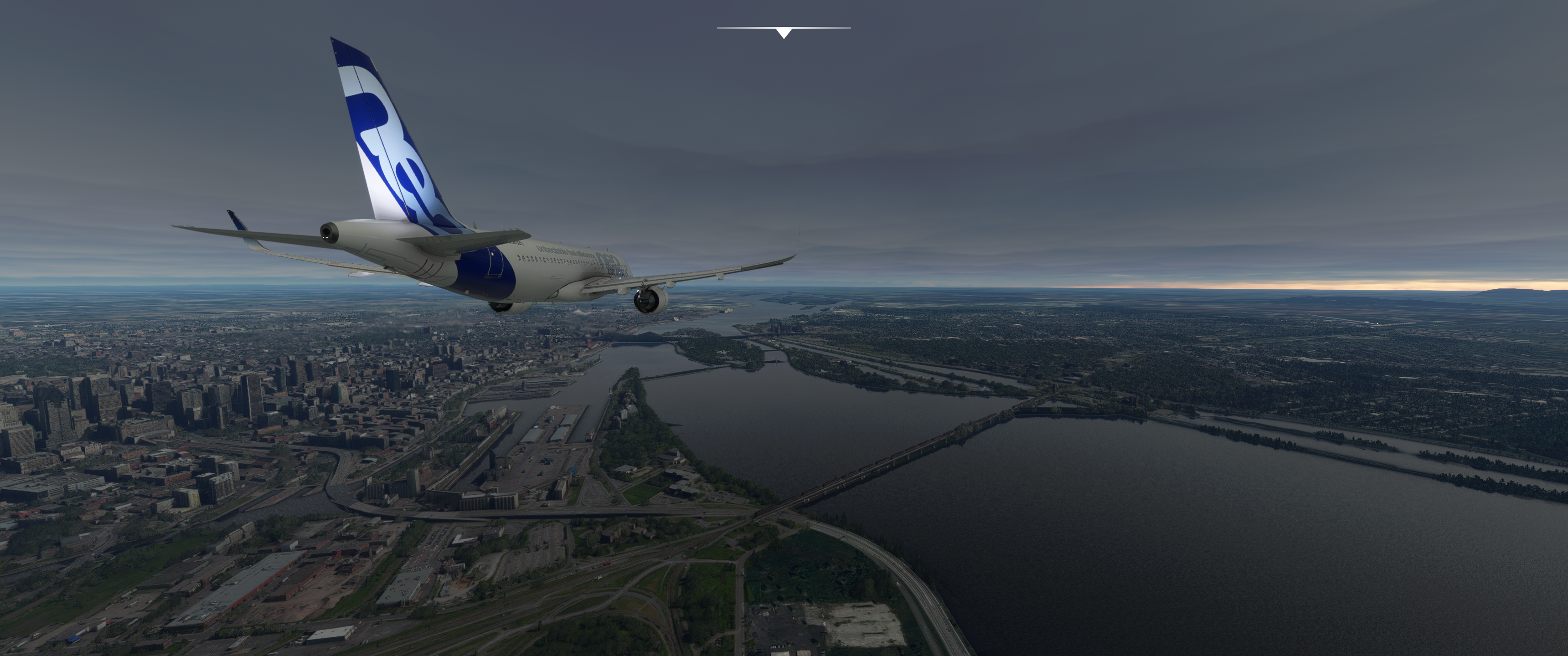Open the collapsed toolbar handle at top
The width and height of the screenshot is (1568, 656).
click(x=784, y=31)
